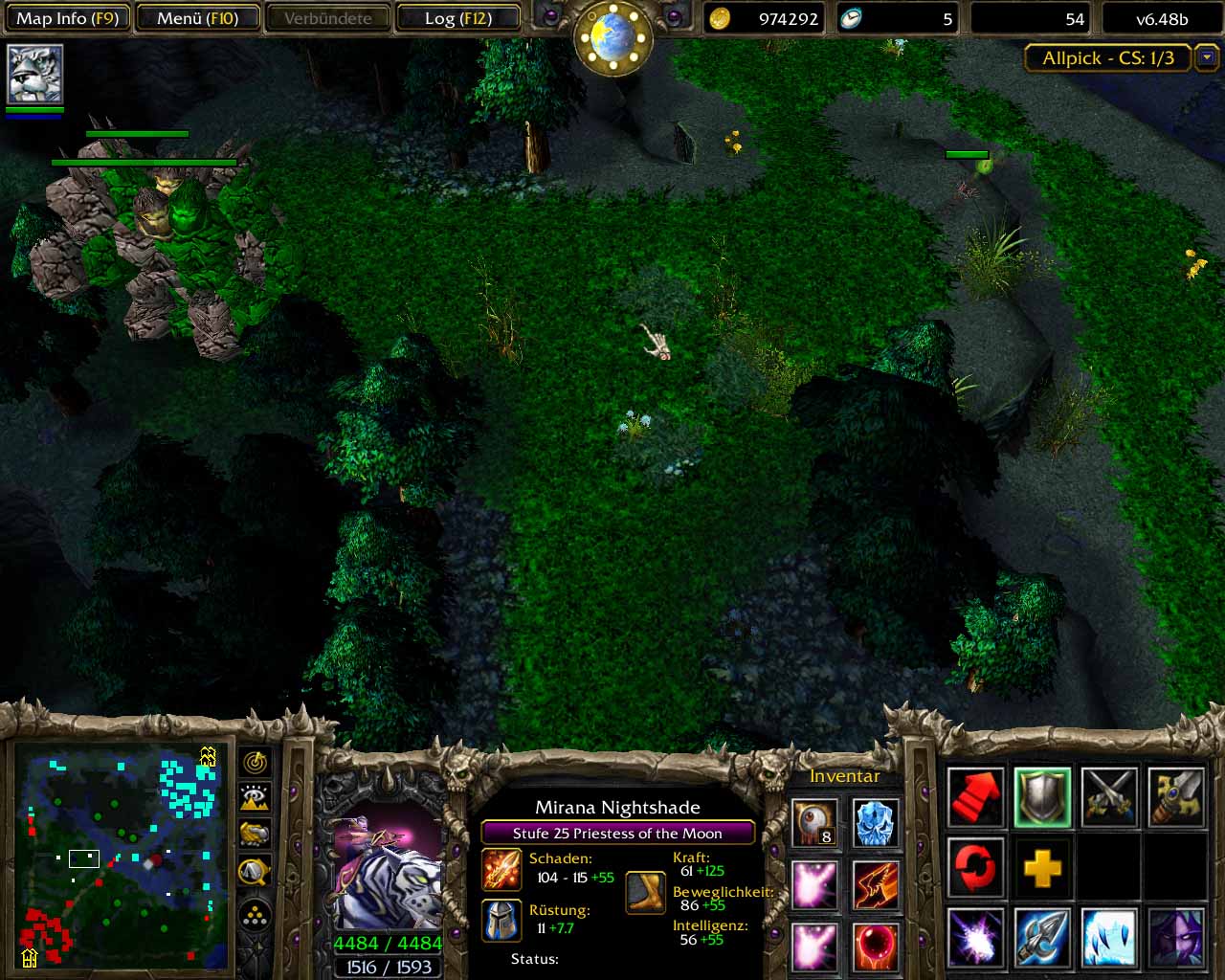This screenshot has width=1225, height=980.
Task: Open the formation toggle button
Action: (x=256, y=917)
